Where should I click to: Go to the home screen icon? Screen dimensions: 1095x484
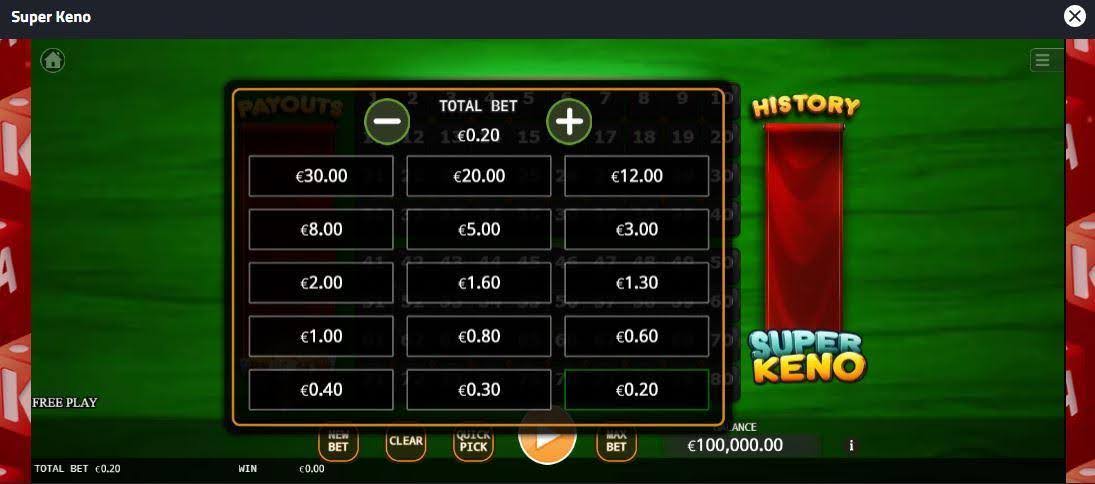click(x=52, y=60)
